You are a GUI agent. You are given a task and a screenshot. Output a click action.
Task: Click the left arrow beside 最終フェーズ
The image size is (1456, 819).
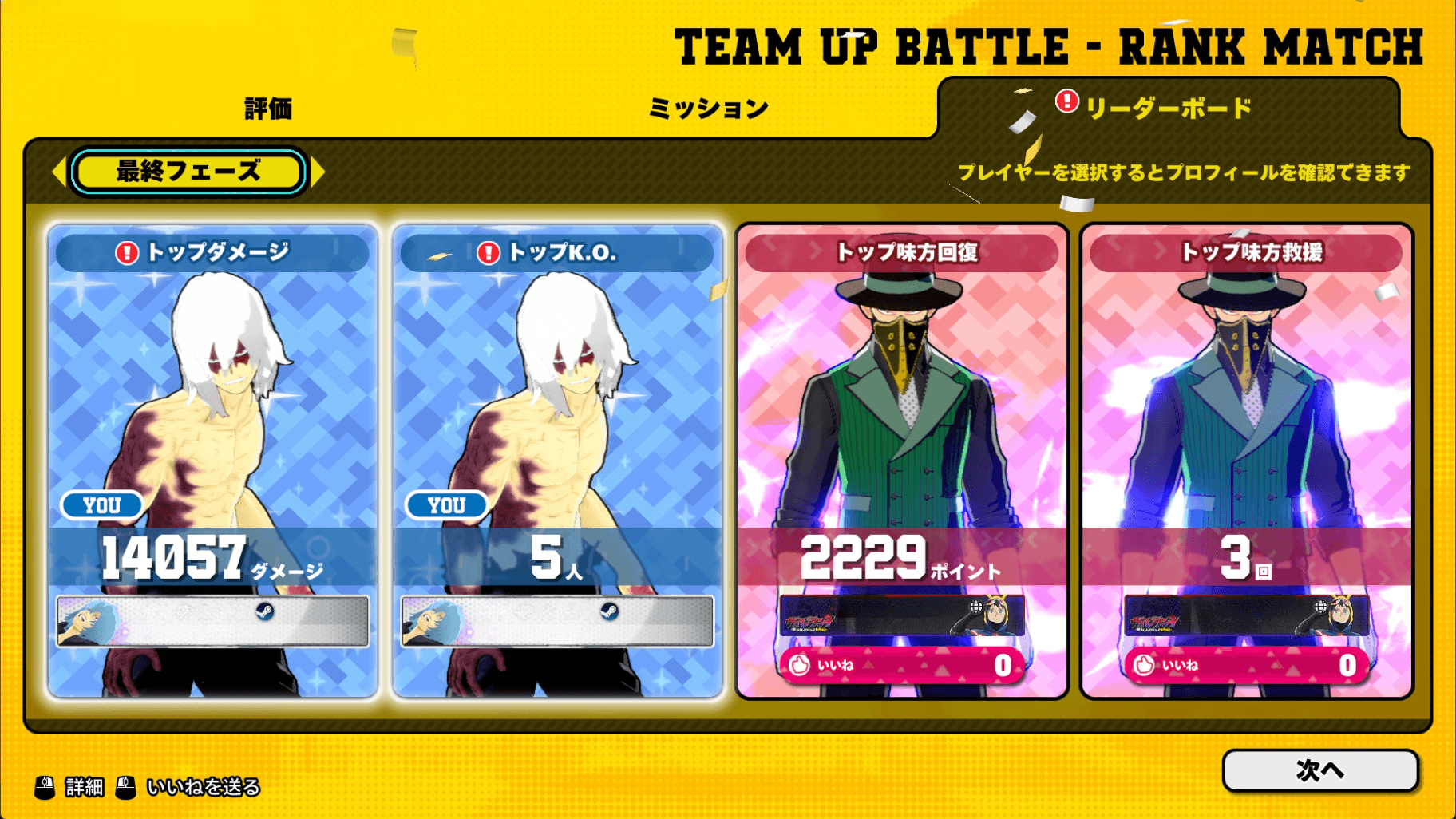click(x=58, y=172)
